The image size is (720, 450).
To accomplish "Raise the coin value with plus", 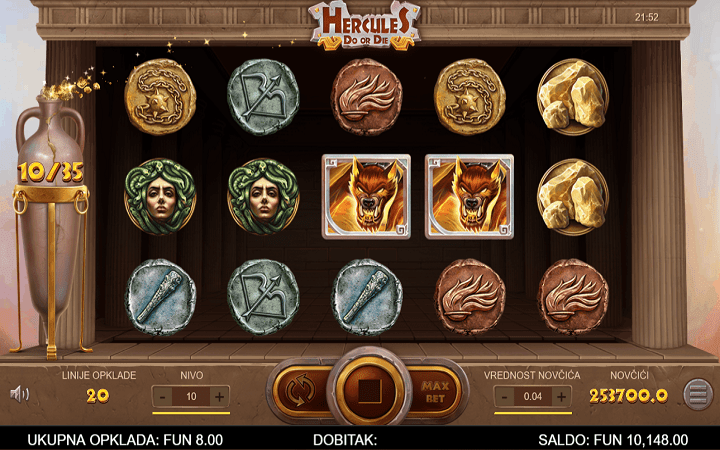I will coord(562,396).
